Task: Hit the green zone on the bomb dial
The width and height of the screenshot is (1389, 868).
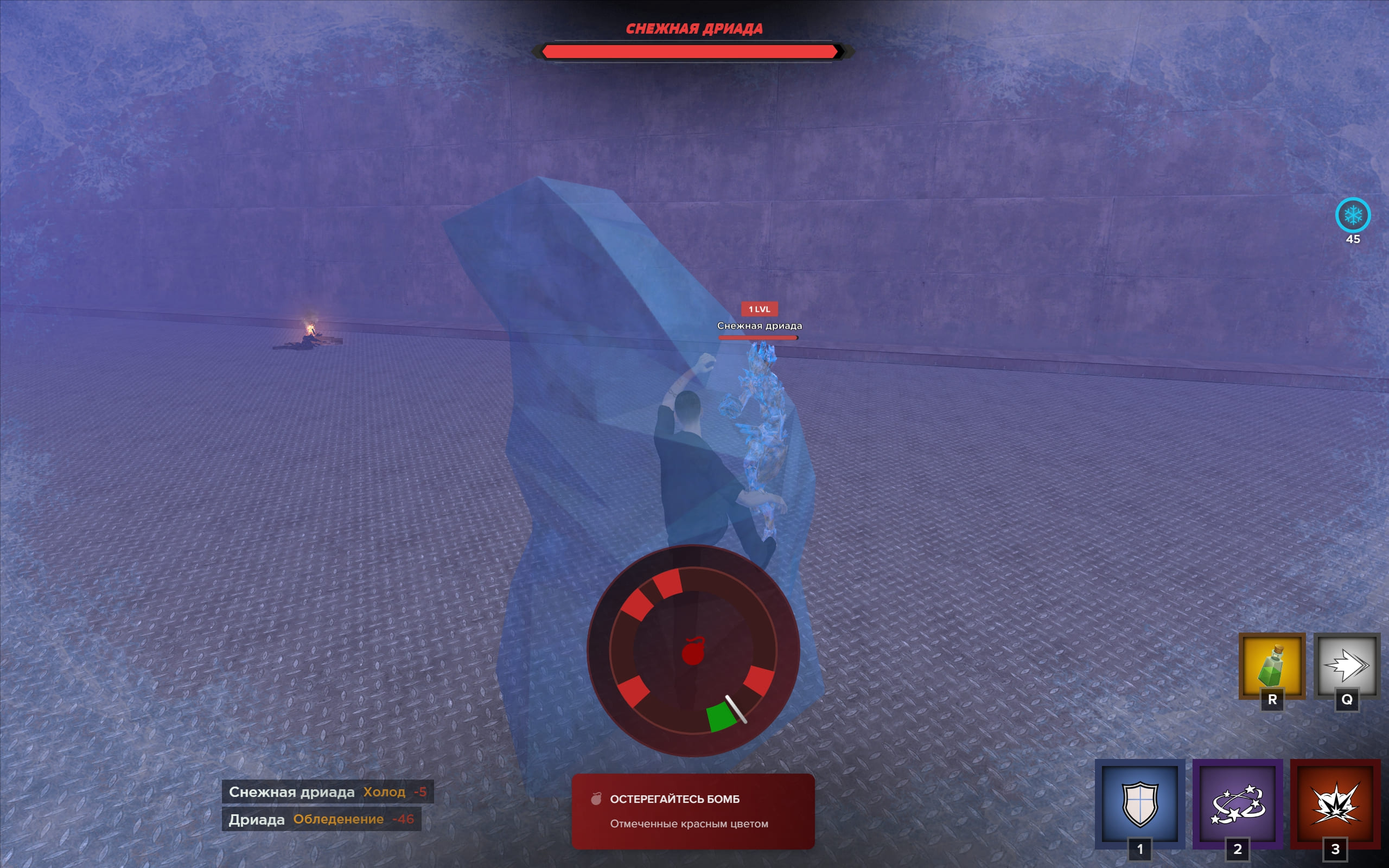Action: click(x=721, y=717)
